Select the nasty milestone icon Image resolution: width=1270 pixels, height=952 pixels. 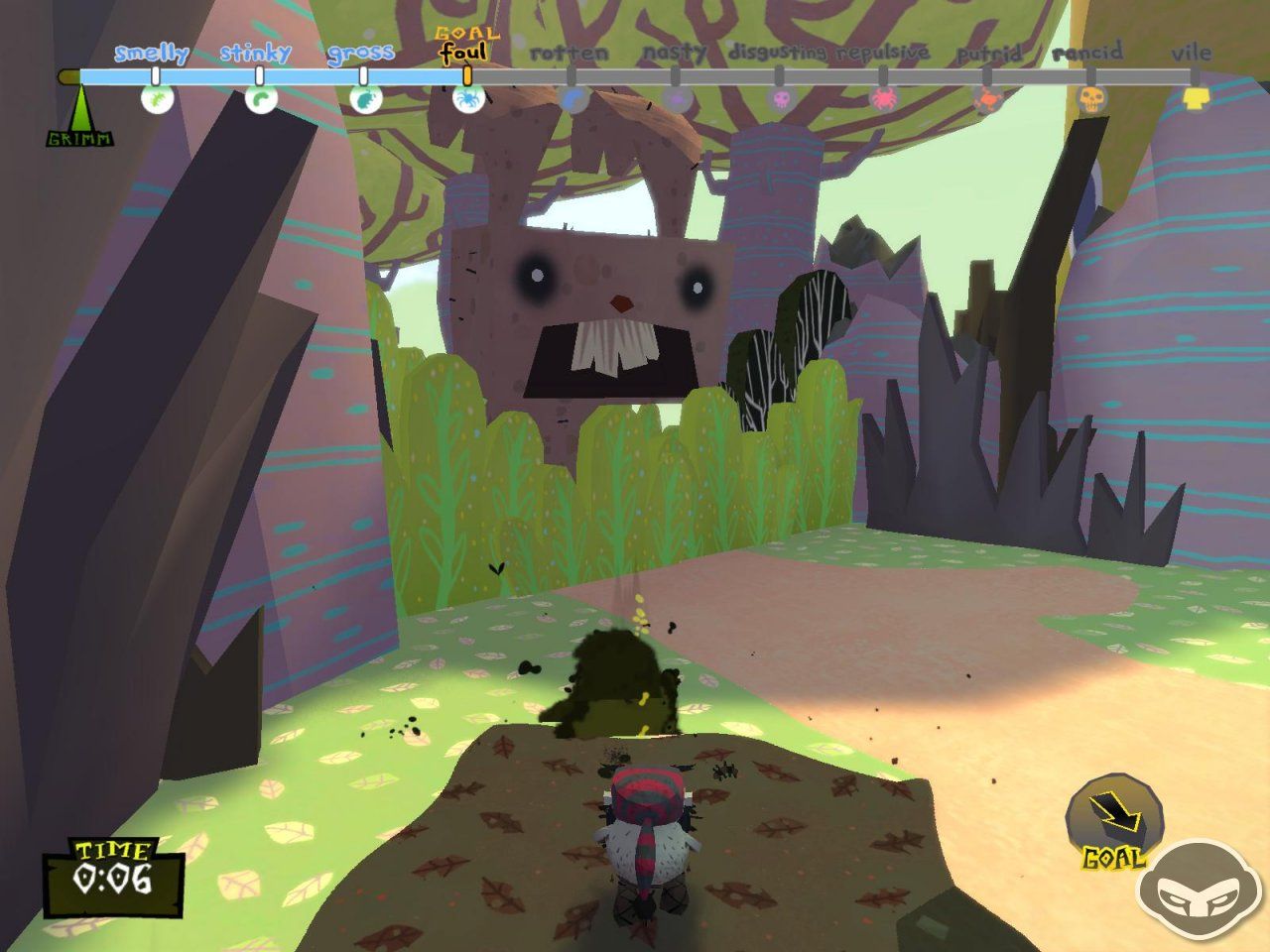(676, 99)
